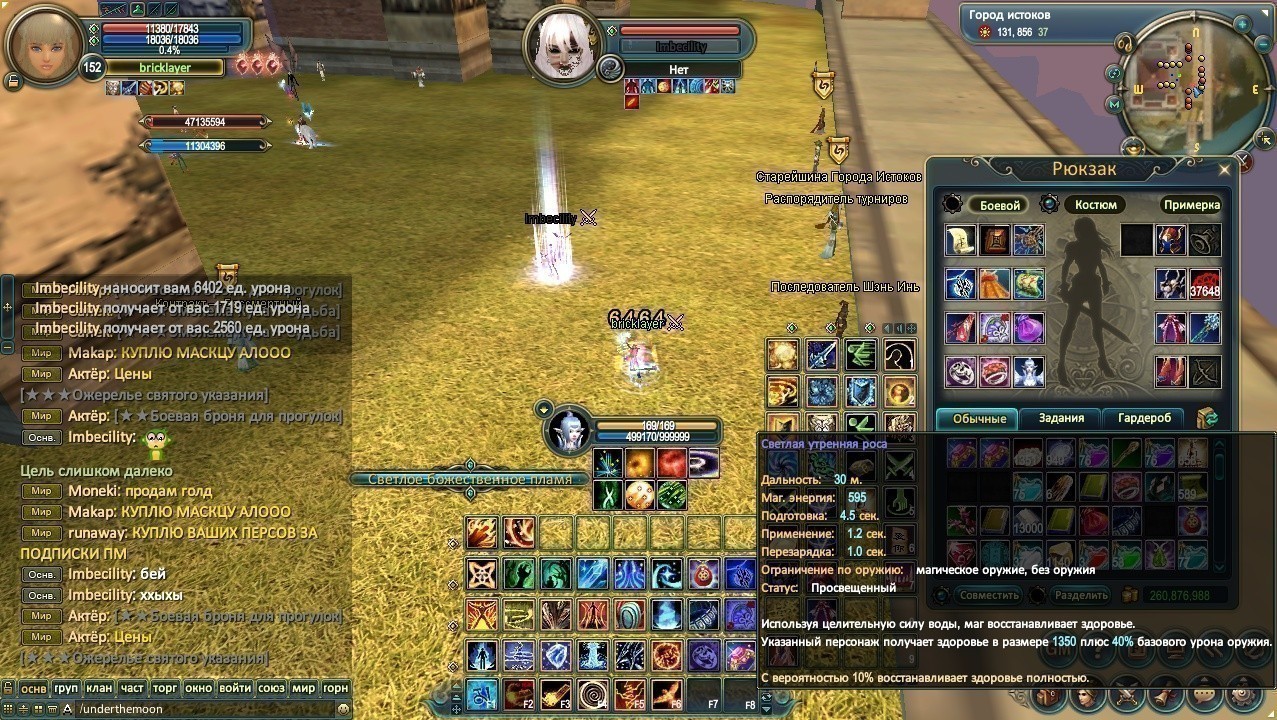Select the Обычные inventory tab
Screen dimensions: 1277x720
977,418
